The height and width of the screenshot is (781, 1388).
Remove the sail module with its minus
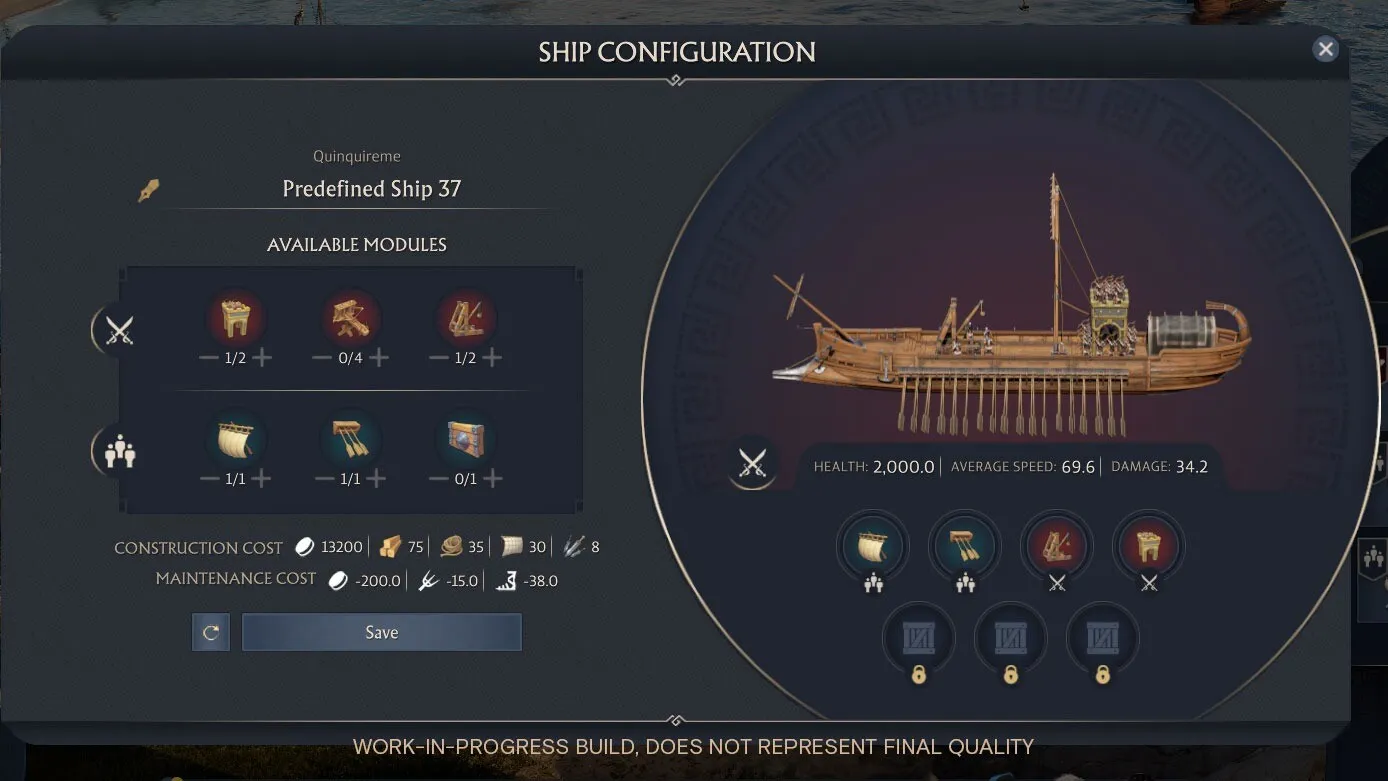[x=208, y=479]
